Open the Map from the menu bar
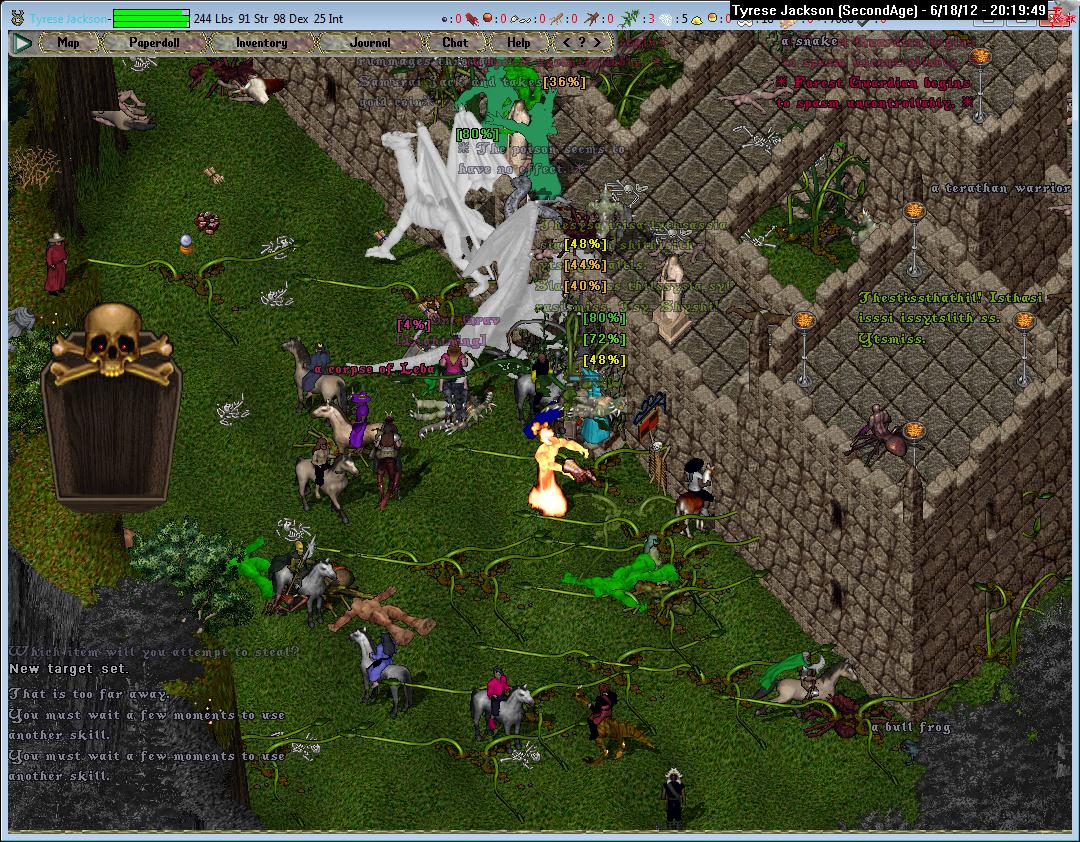The height and width of the screenshot is (842, 1080). click(68, 43)
